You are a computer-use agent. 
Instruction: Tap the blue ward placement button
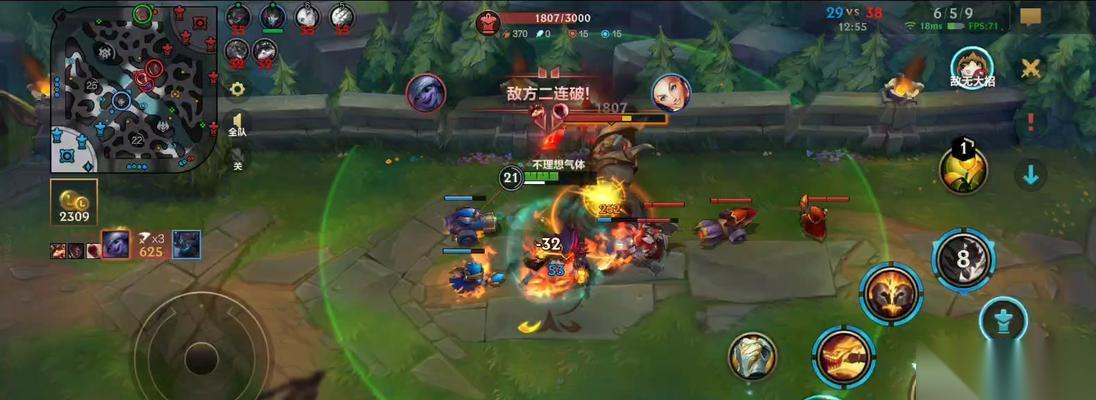[1003, 322]
